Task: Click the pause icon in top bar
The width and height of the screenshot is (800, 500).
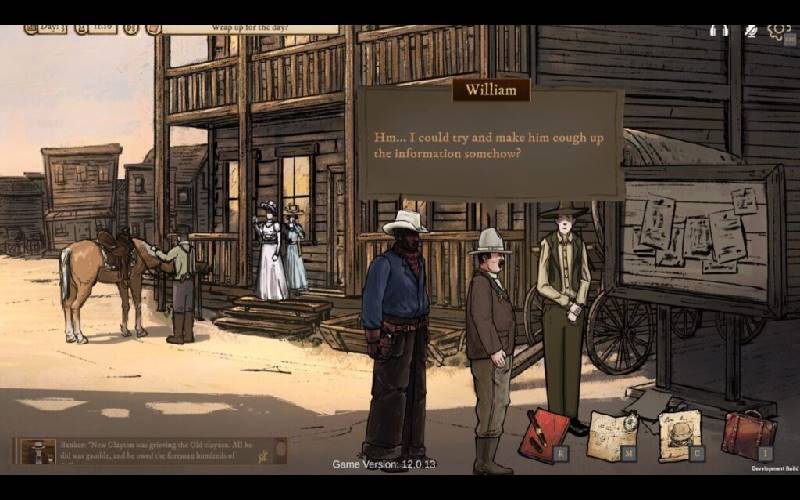Action: coord(718,31)
